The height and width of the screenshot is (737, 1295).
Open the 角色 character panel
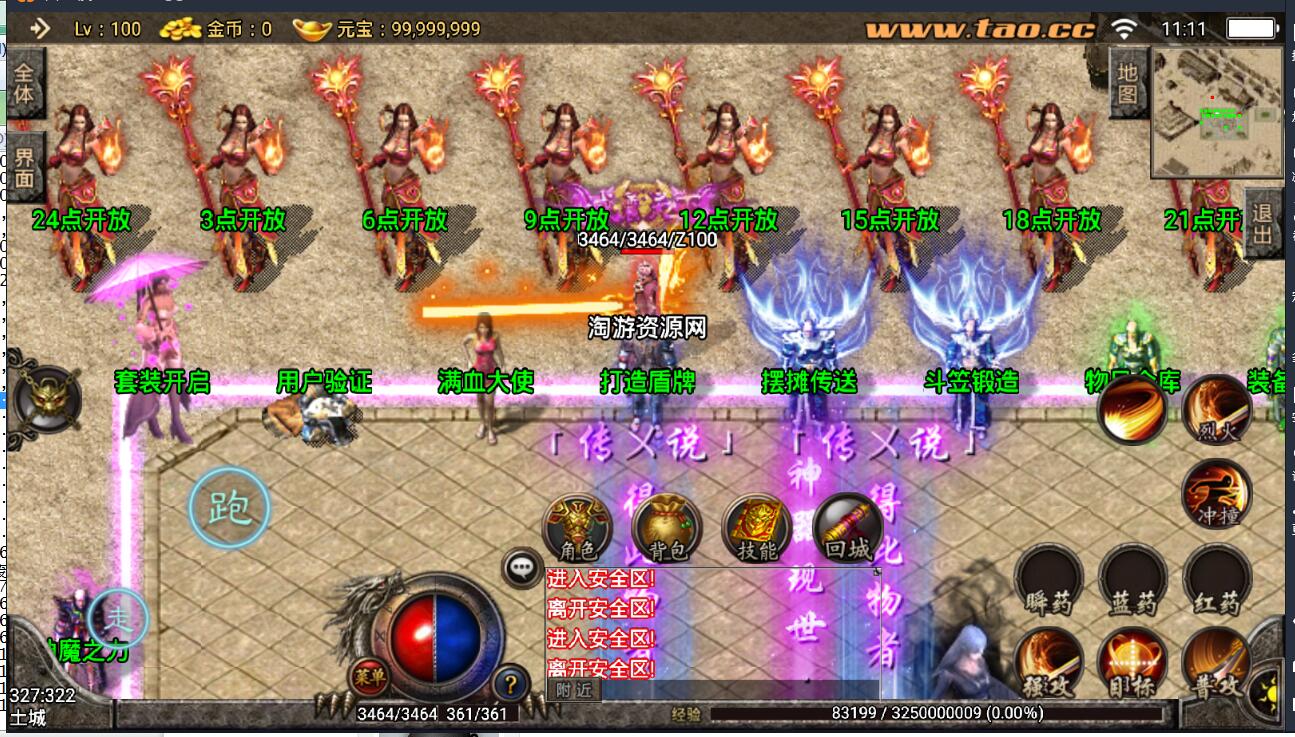point(577,527)
